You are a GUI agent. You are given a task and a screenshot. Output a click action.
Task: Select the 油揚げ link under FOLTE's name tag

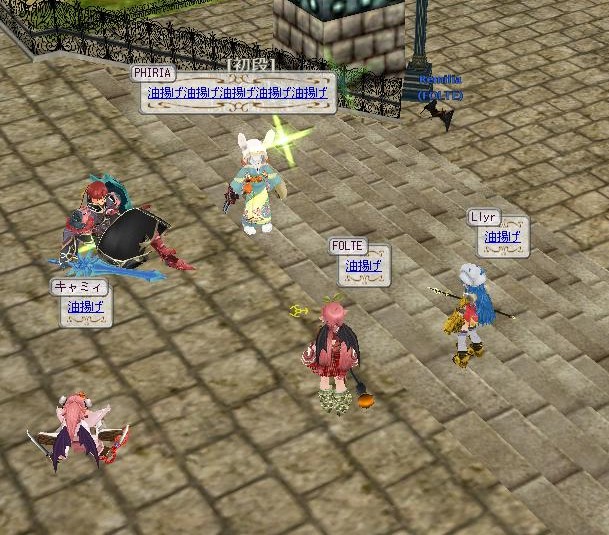pyautogui.click(x=363, y=266)
